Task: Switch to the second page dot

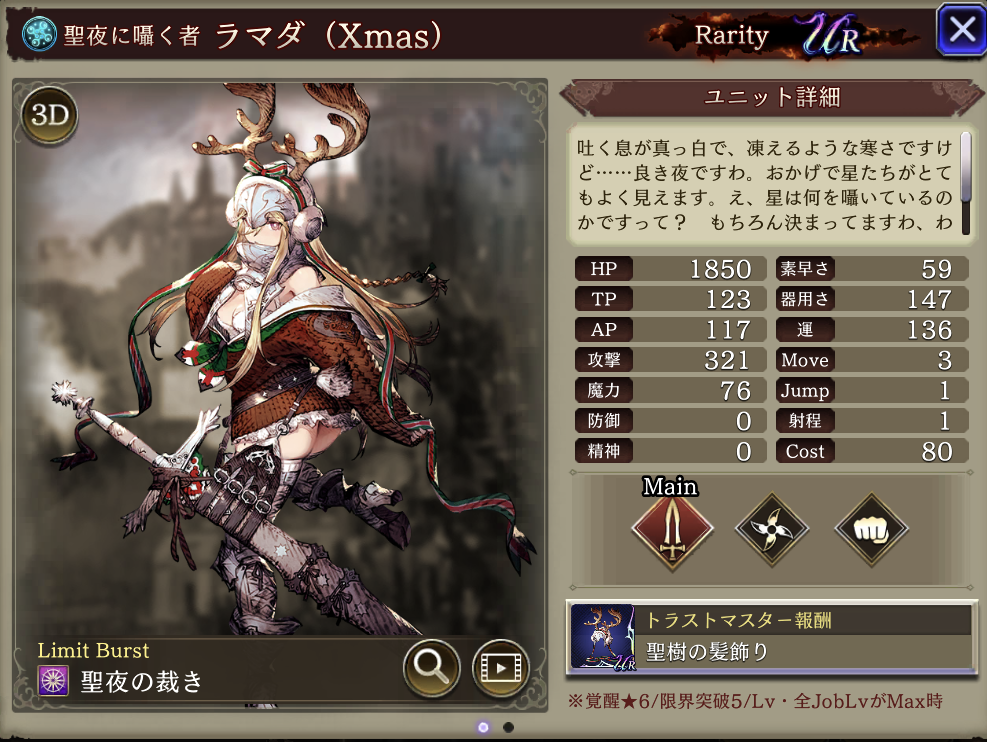Action: pyautogui.click(x=508, y=727)
